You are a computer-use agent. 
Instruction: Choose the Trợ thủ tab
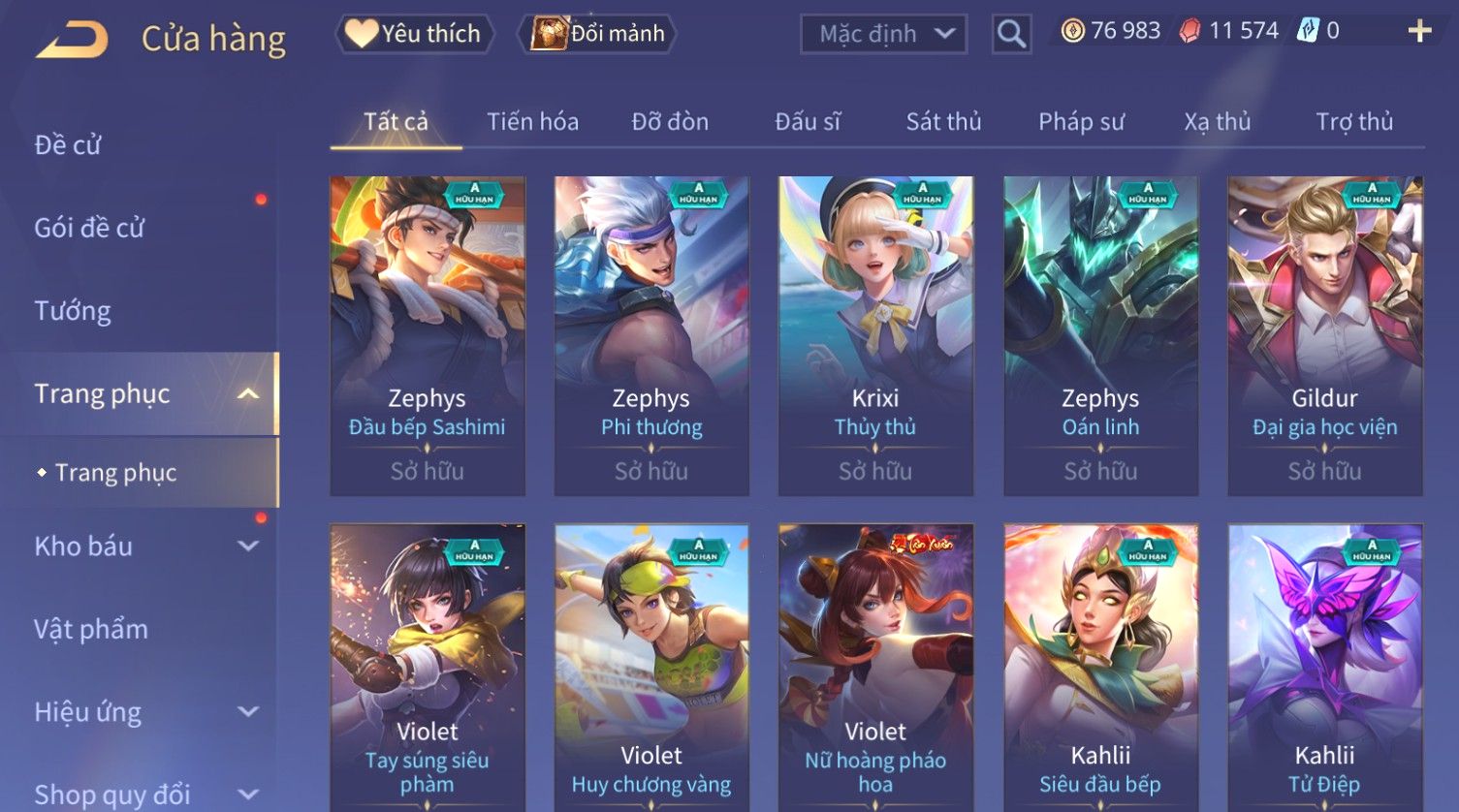[x=1353, y=122]
